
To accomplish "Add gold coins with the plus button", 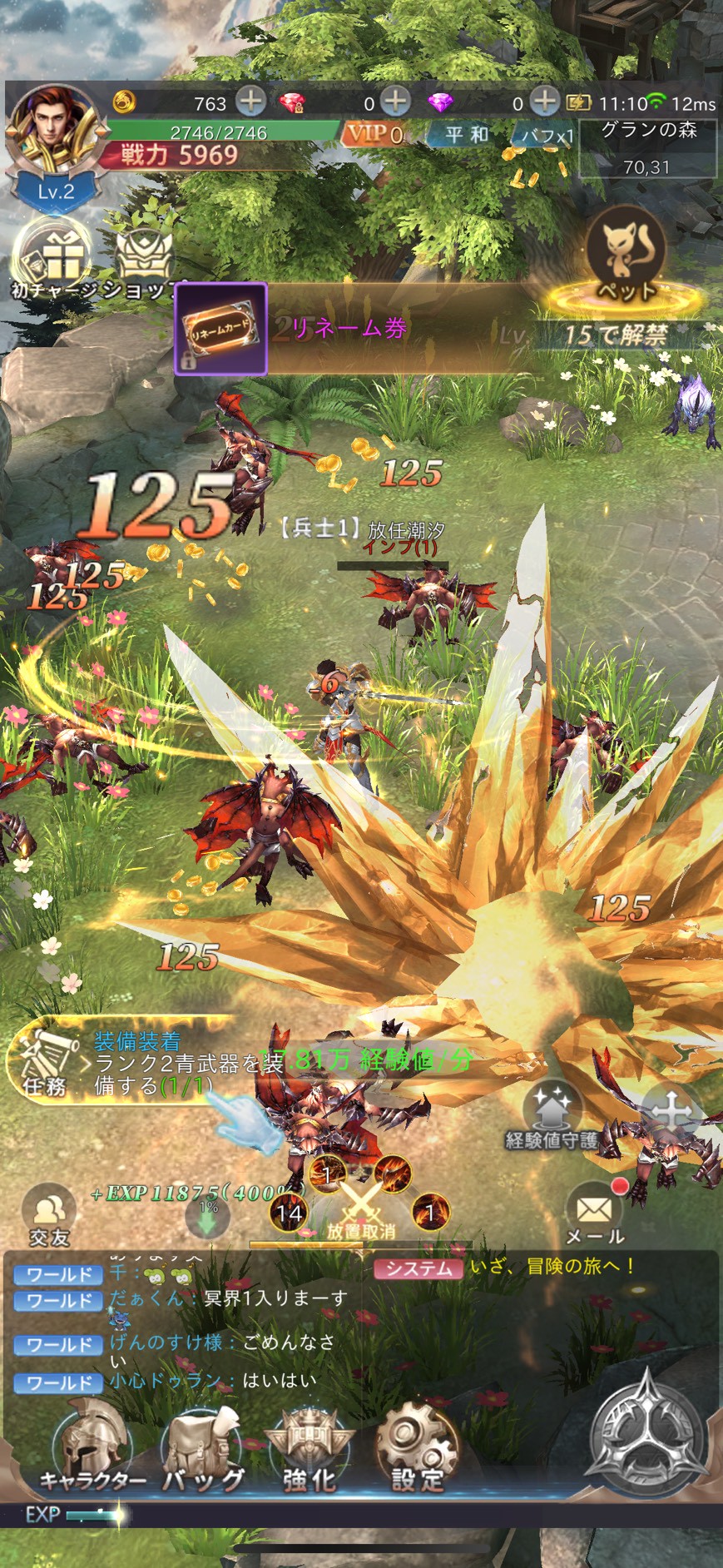I will pyautogui.click(x=250, y=102).
